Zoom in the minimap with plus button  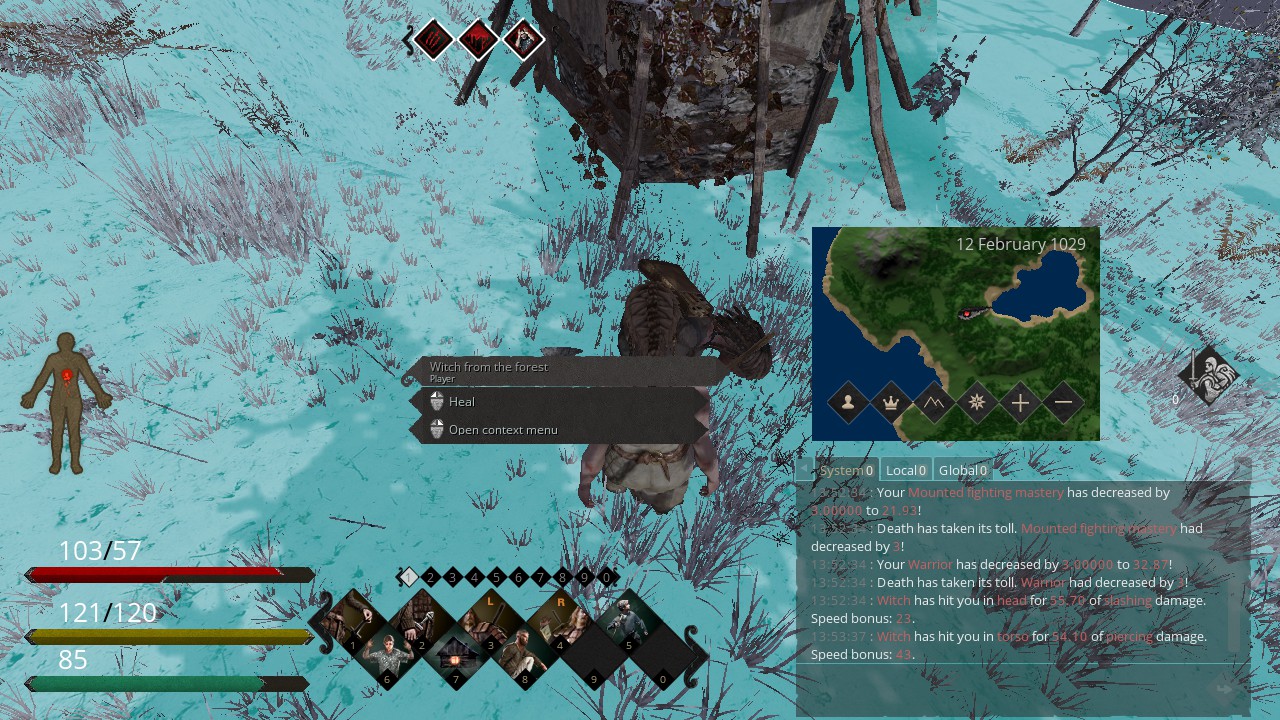[1020, 403]
